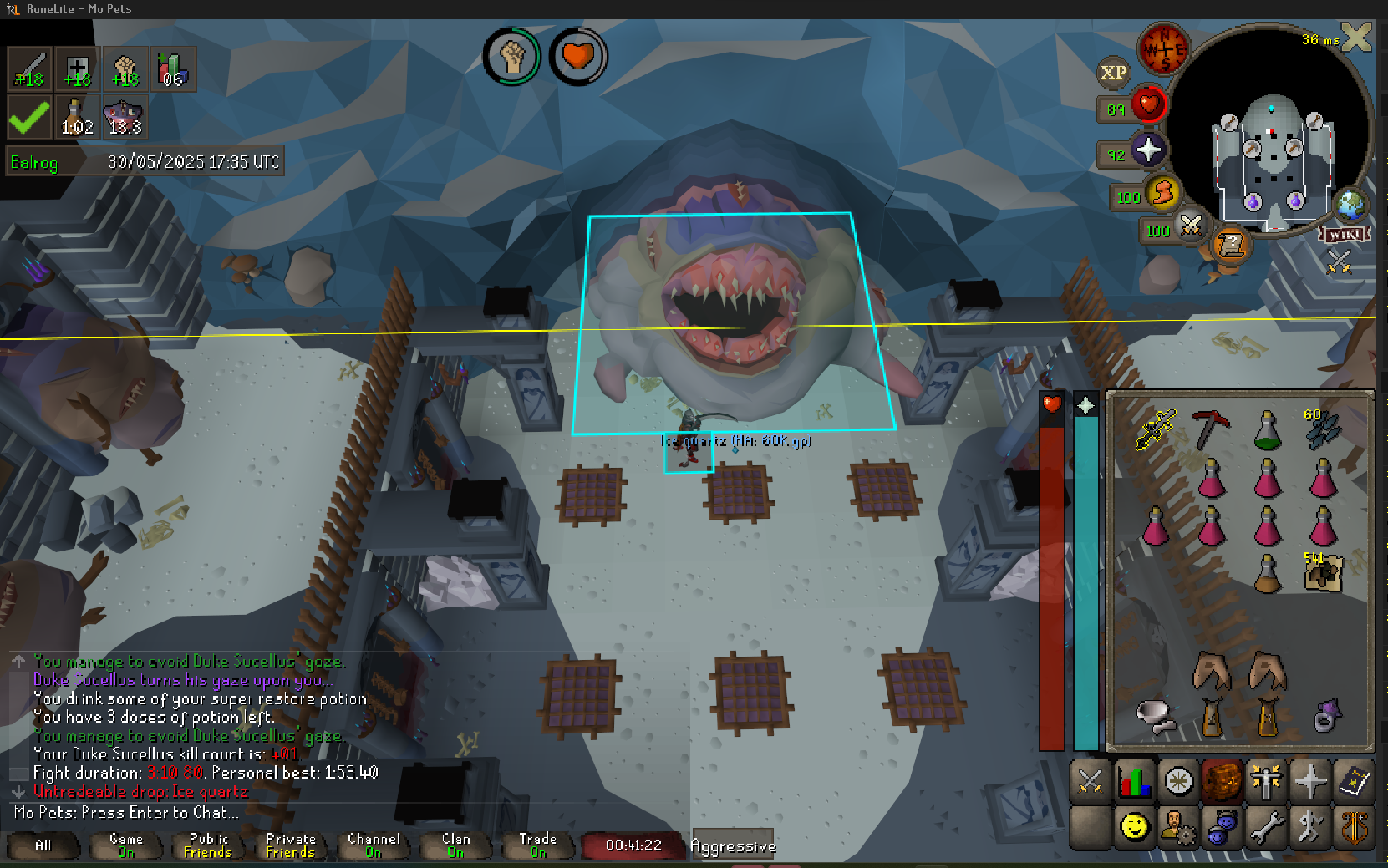This screenshot has width=1388, height=868.
Task: Activate quick prayers orb
Action: click(1147, 150)
